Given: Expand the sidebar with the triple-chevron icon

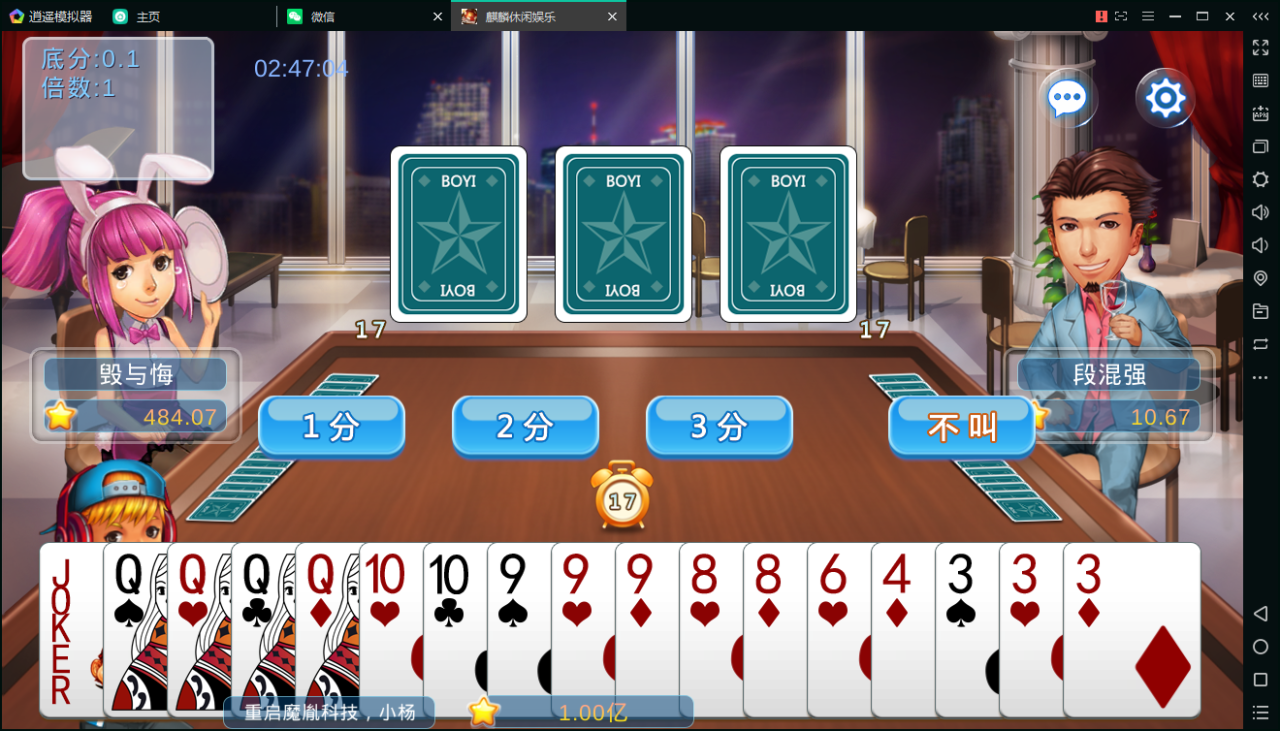Looking at the screenshot, I should [x=1259, y=16].
